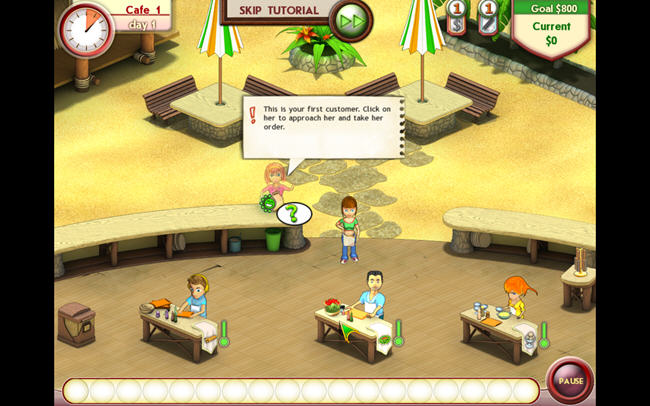Pause the game with the red Pause button
650x406 pixels.
[x=570, y=381]
